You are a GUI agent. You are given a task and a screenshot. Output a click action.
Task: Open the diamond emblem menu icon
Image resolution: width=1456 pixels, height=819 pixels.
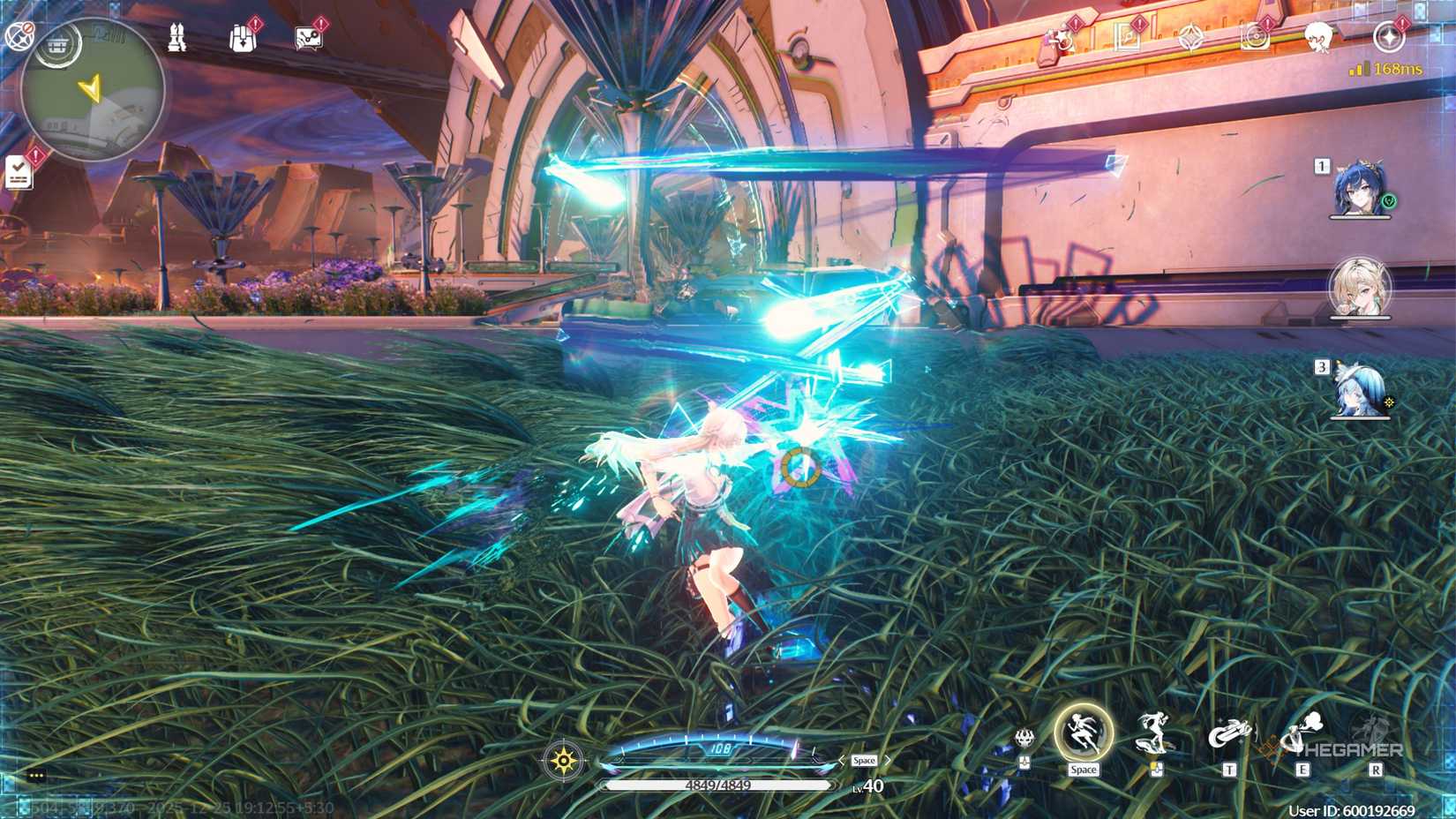click(x=1191, y=37)
